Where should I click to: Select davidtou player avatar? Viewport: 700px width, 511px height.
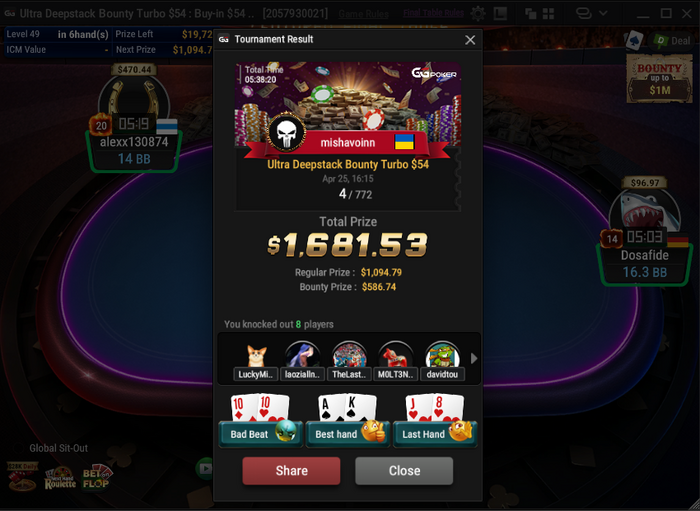click(x=442, y=357)
